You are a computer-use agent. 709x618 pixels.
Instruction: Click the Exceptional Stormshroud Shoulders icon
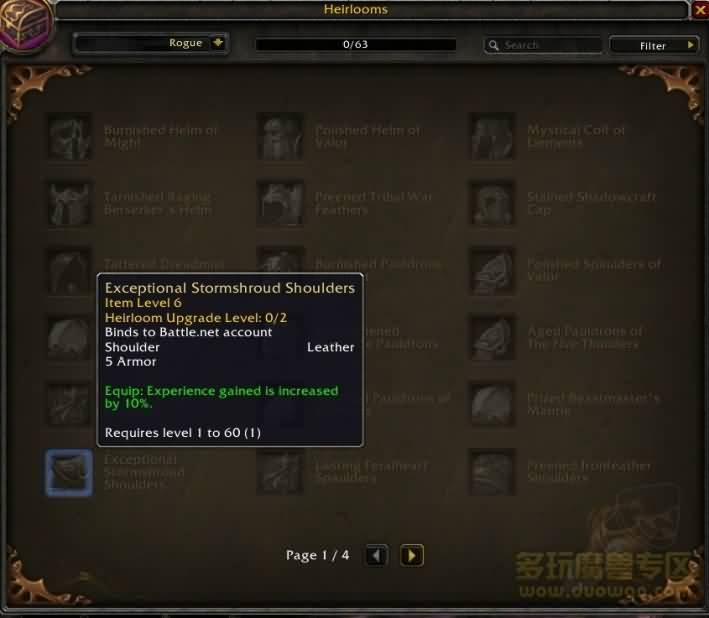70,472
